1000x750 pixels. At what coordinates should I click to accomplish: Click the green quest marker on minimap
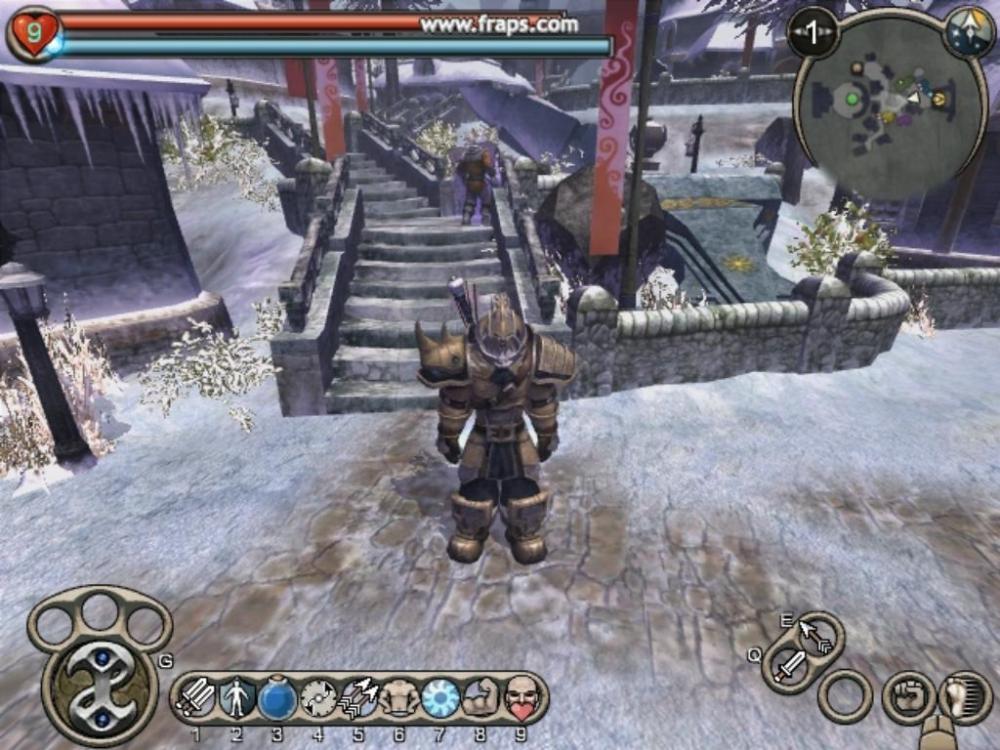[852, 98]
